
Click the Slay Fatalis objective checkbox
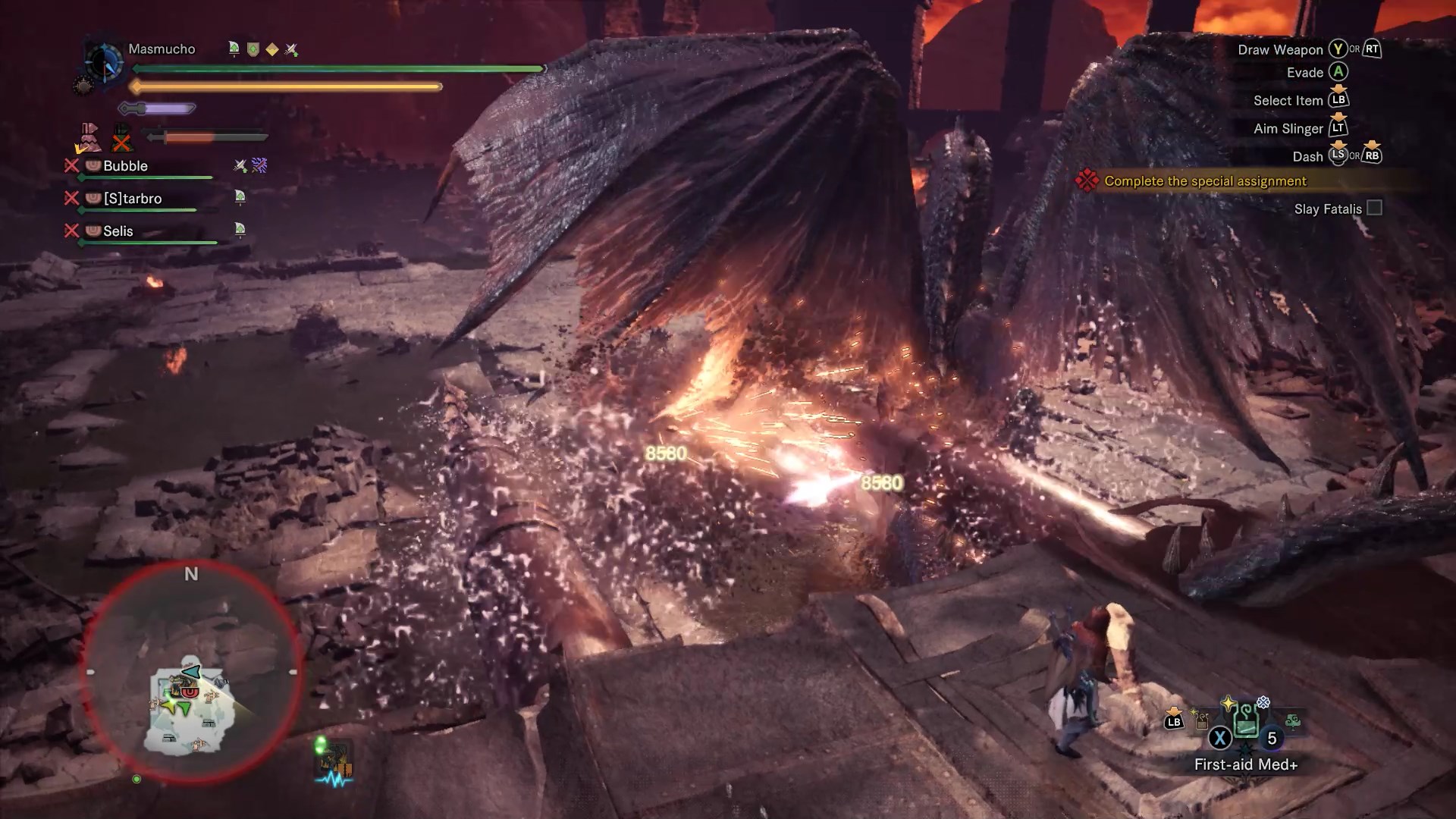pyautogui.click(x=1374, y=209)
